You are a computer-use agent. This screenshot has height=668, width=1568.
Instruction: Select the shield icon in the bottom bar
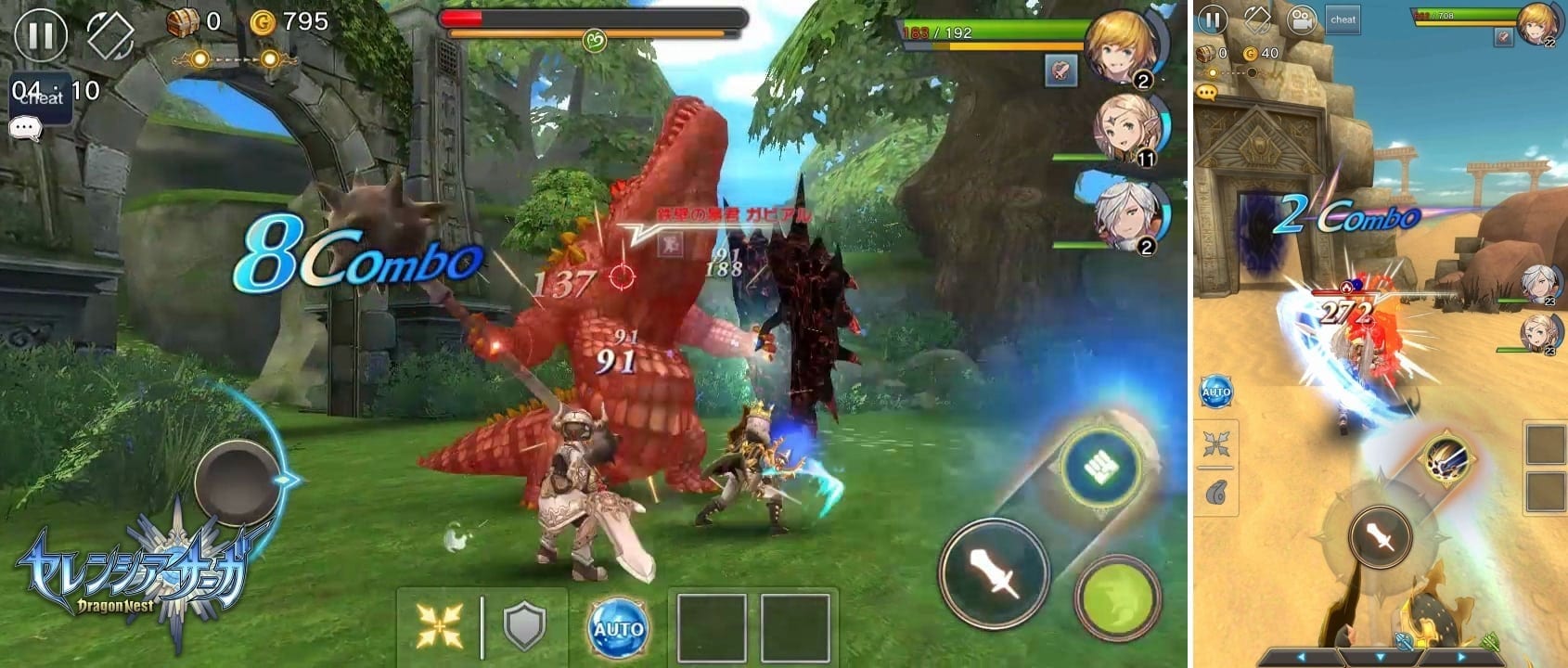tap(524, 626)
